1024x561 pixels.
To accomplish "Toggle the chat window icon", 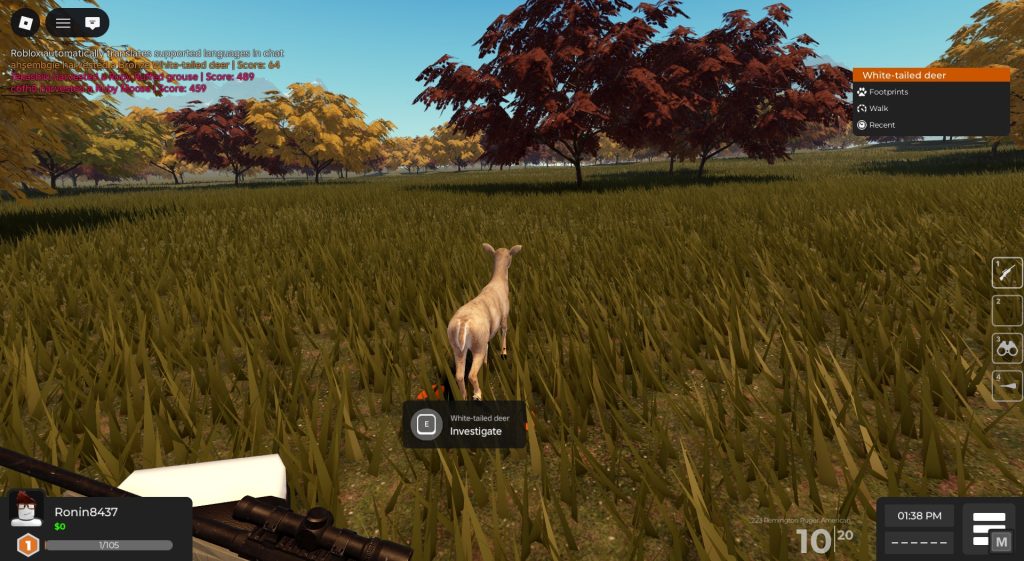I will [93, 22].
